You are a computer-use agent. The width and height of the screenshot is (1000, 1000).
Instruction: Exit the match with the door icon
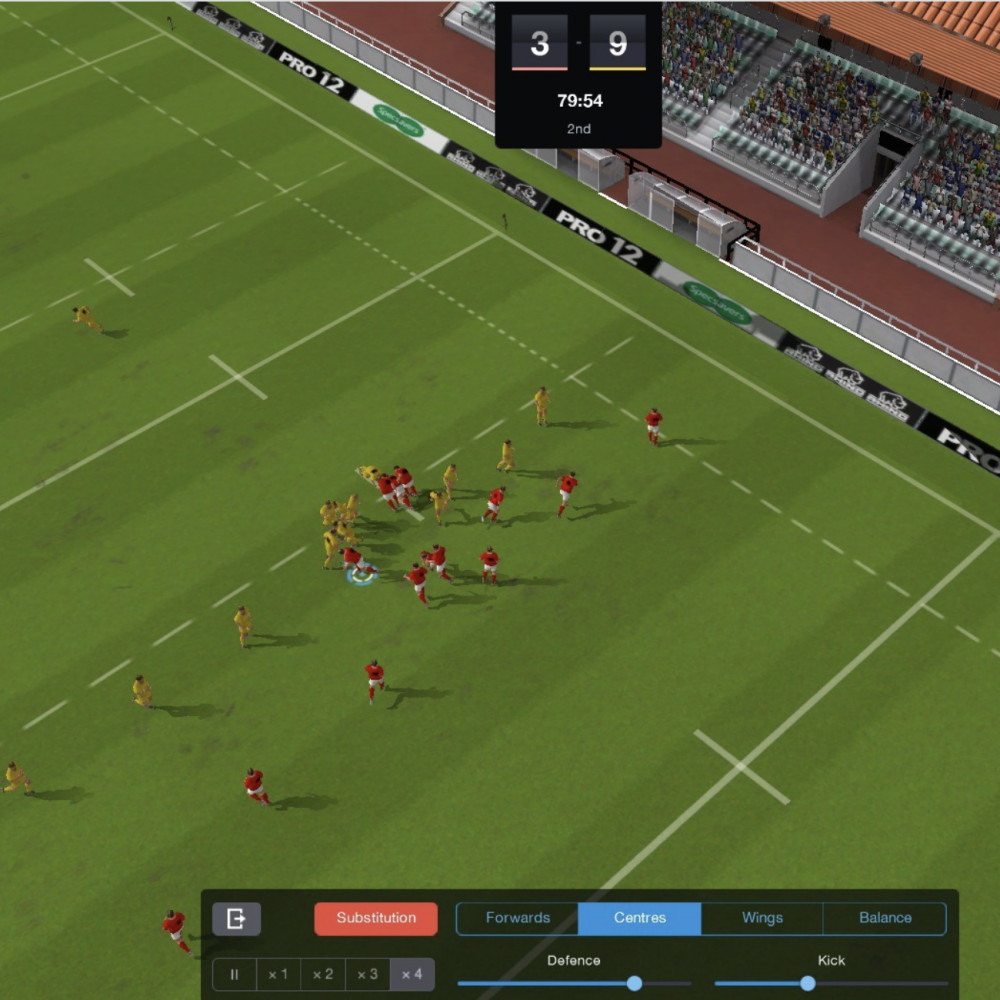(x=236, y=918)
